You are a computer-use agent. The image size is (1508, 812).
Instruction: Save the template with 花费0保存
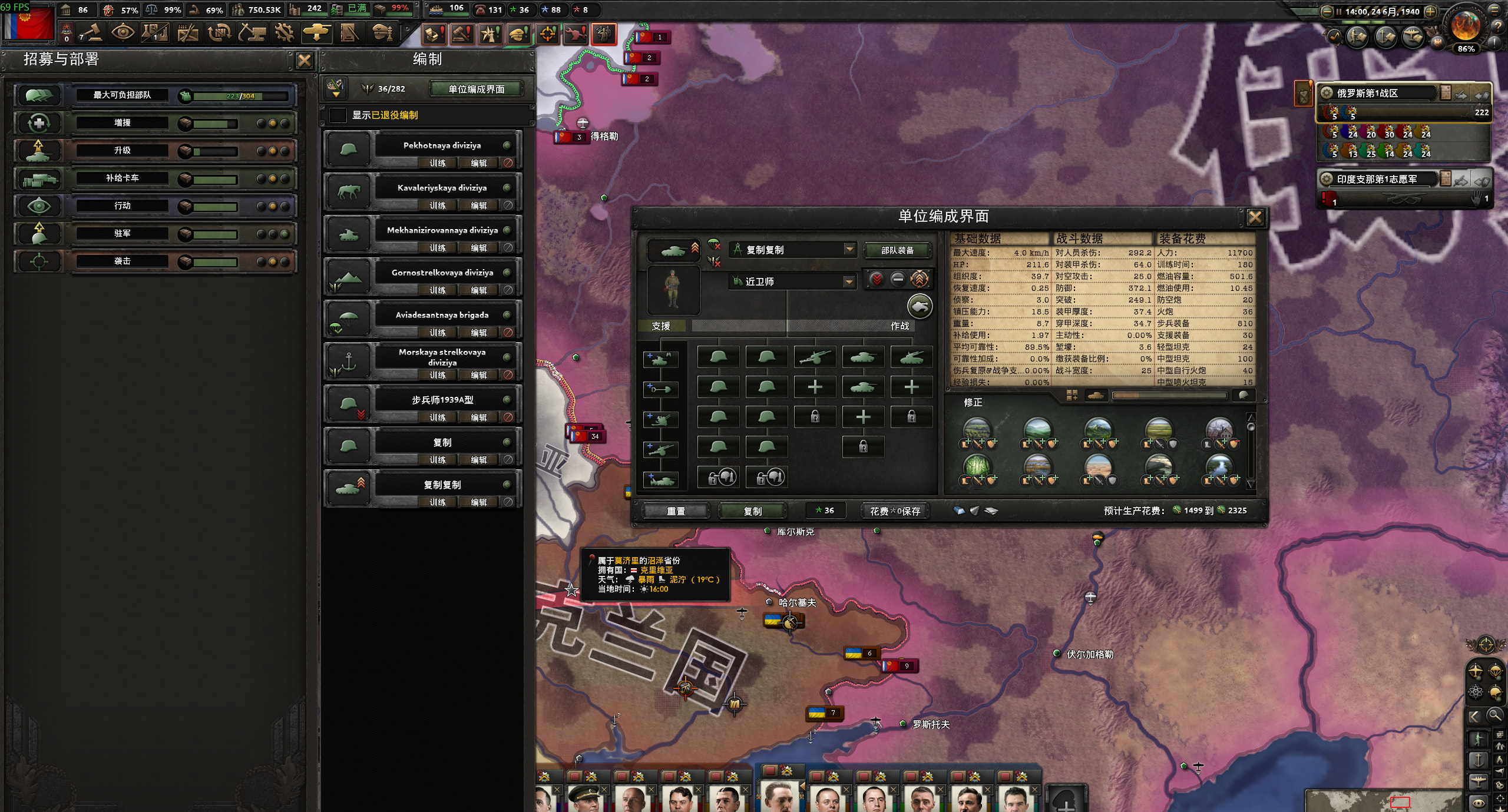(x=895, y=511)
